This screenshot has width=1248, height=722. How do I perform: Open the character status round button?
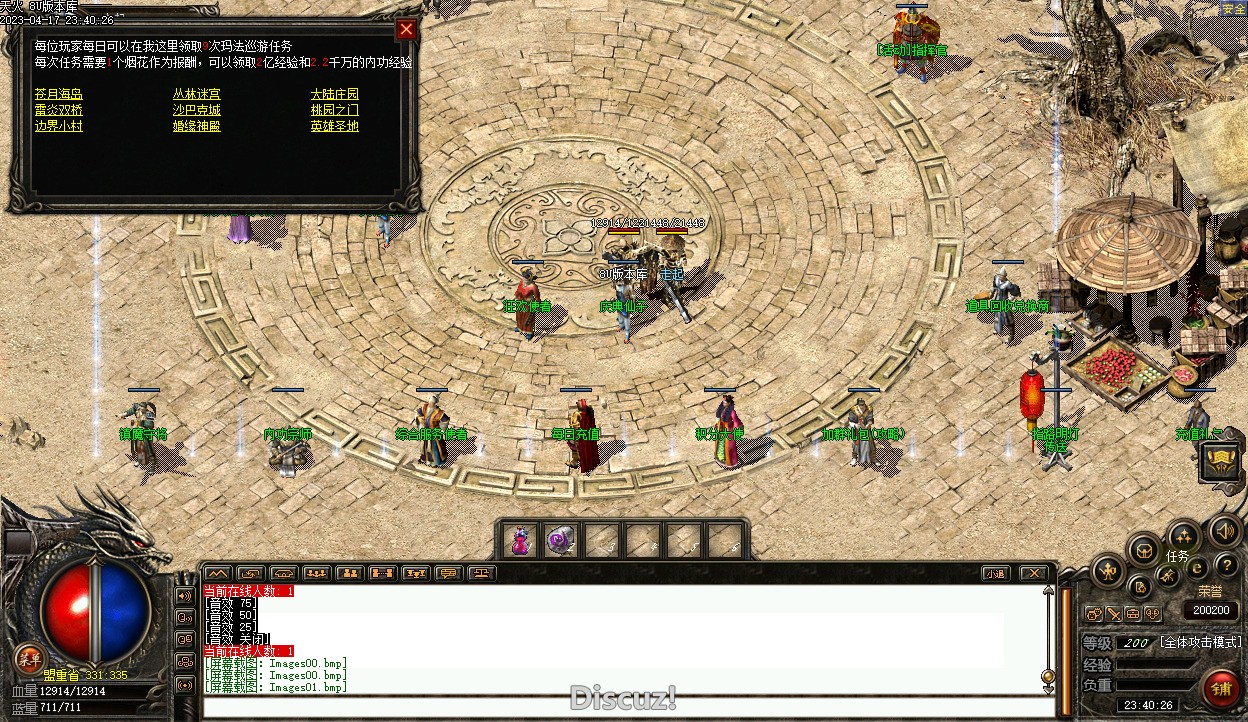1108,572
